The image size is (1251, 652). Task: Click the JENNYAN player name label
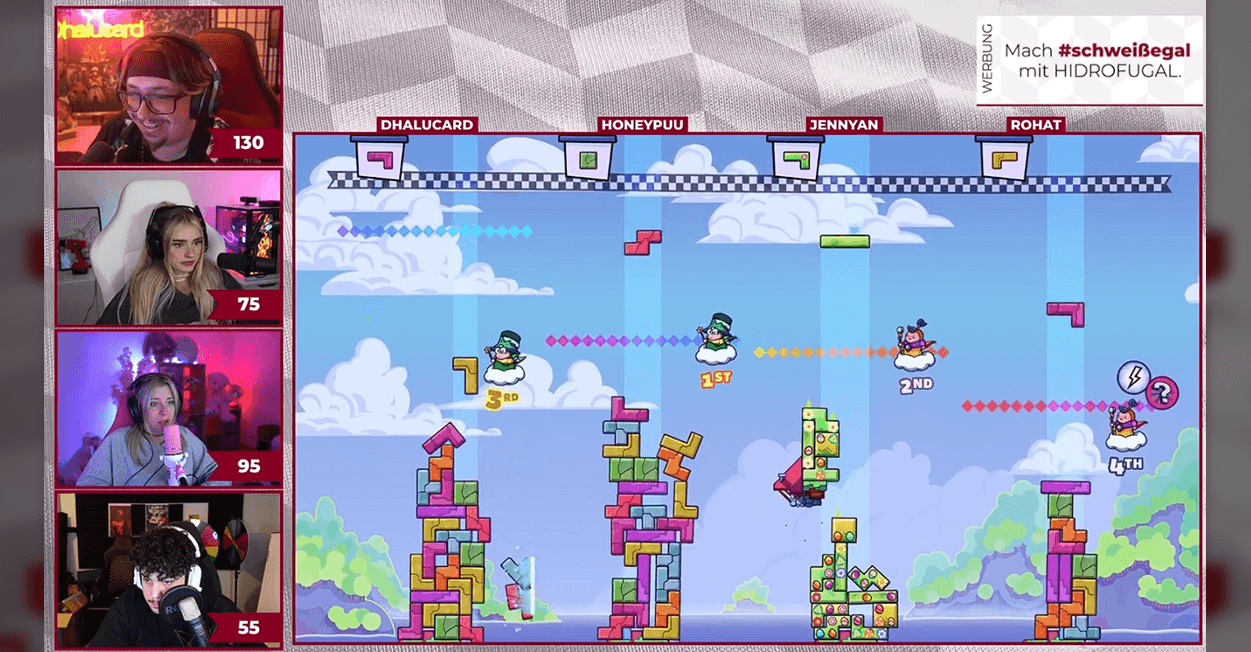[x=844, y=125]
